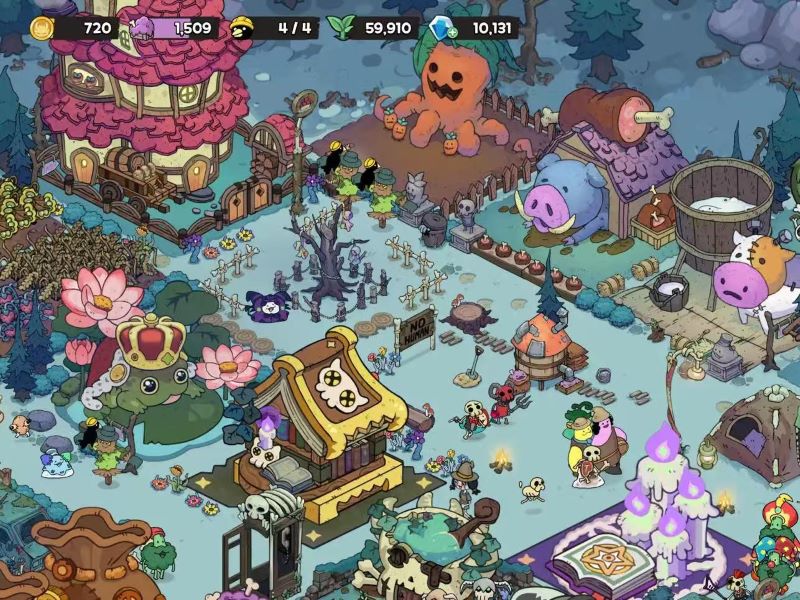The width and height of the screenshot is (800, 600).
Task: Open the builders counter showing 4/4
Action: [x=277, y=28]
